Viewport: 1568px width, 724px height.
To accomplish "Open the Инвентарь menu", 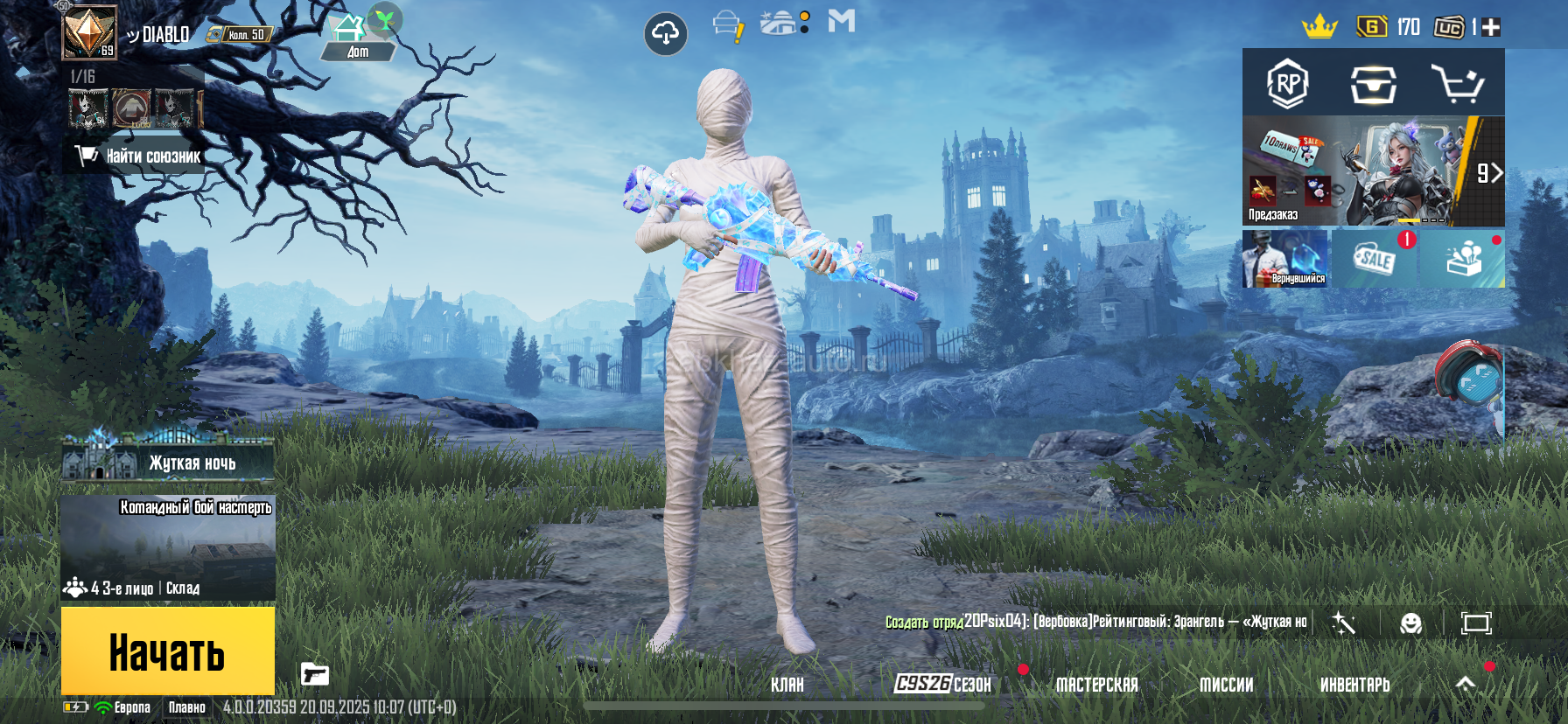I will click(x=1354, y=685).
